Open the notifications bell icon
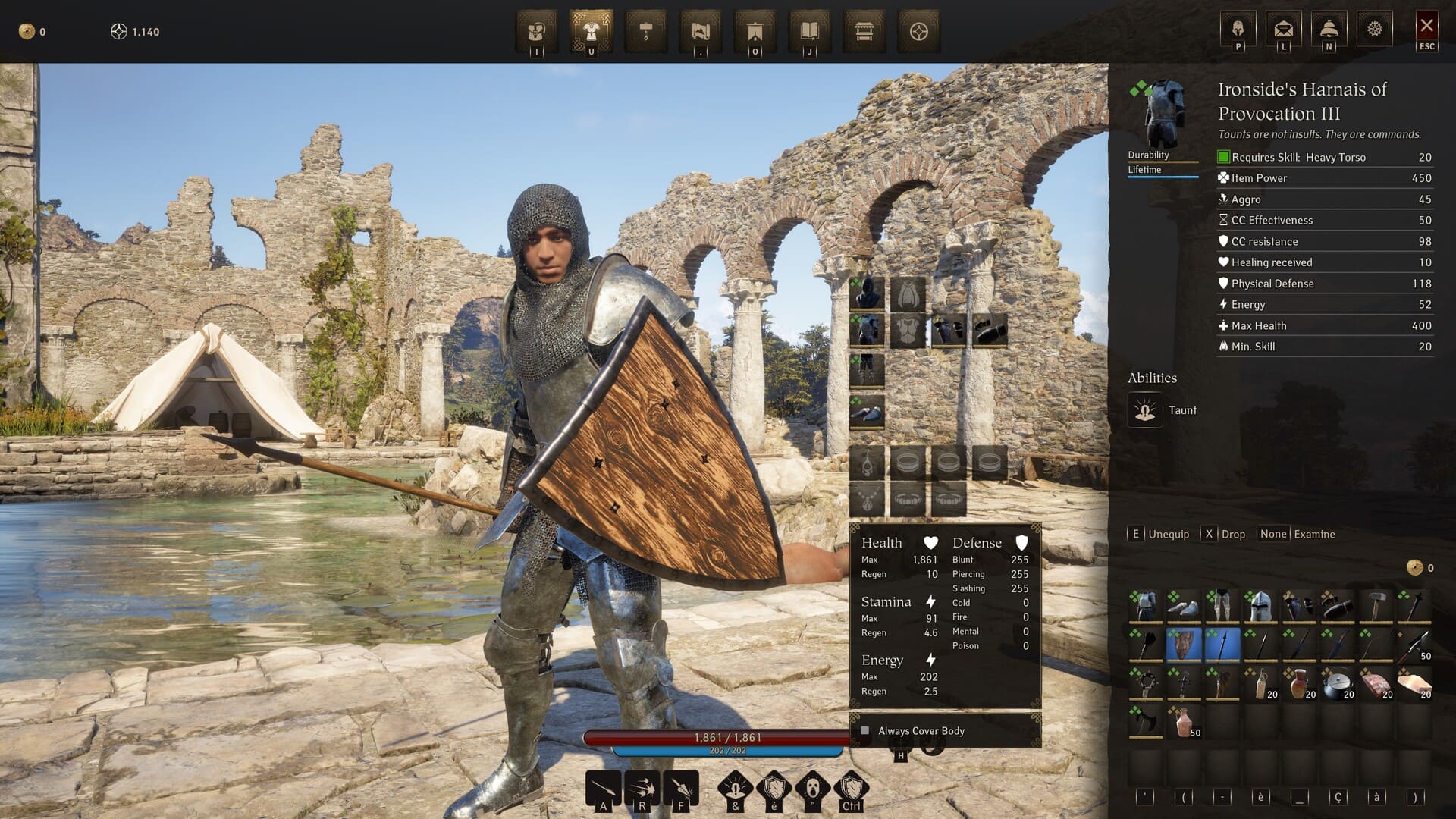Image resolution: width=1456 pixels, height=819 pixels. [1329, 30]
